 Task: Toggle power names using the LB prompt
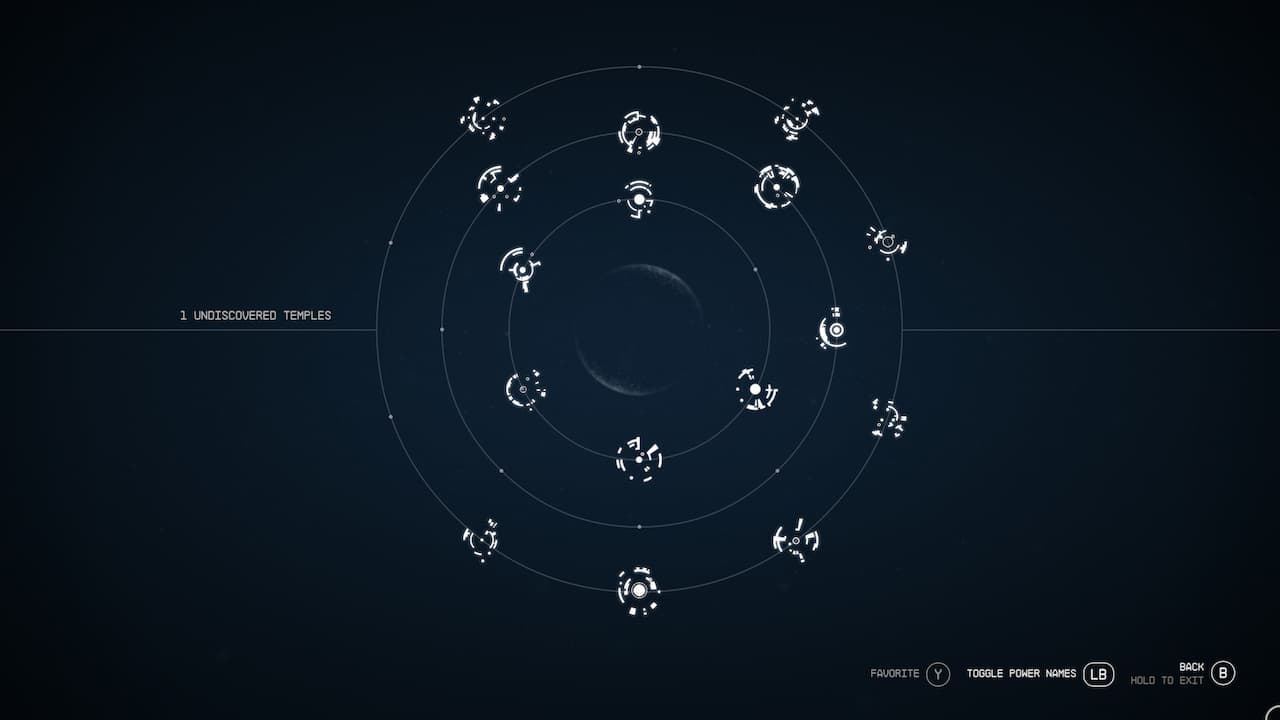pyautogui.click(x=1097, y=674)
